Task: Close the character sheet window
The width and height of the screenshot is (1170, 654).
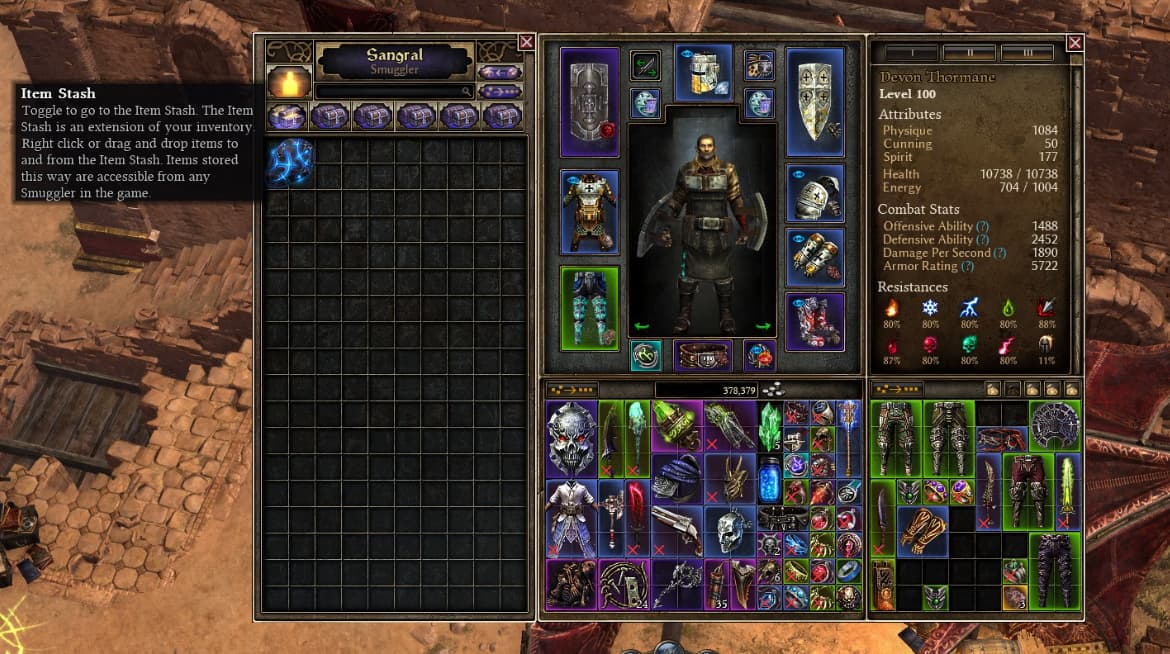Action: pos(1075,42)
